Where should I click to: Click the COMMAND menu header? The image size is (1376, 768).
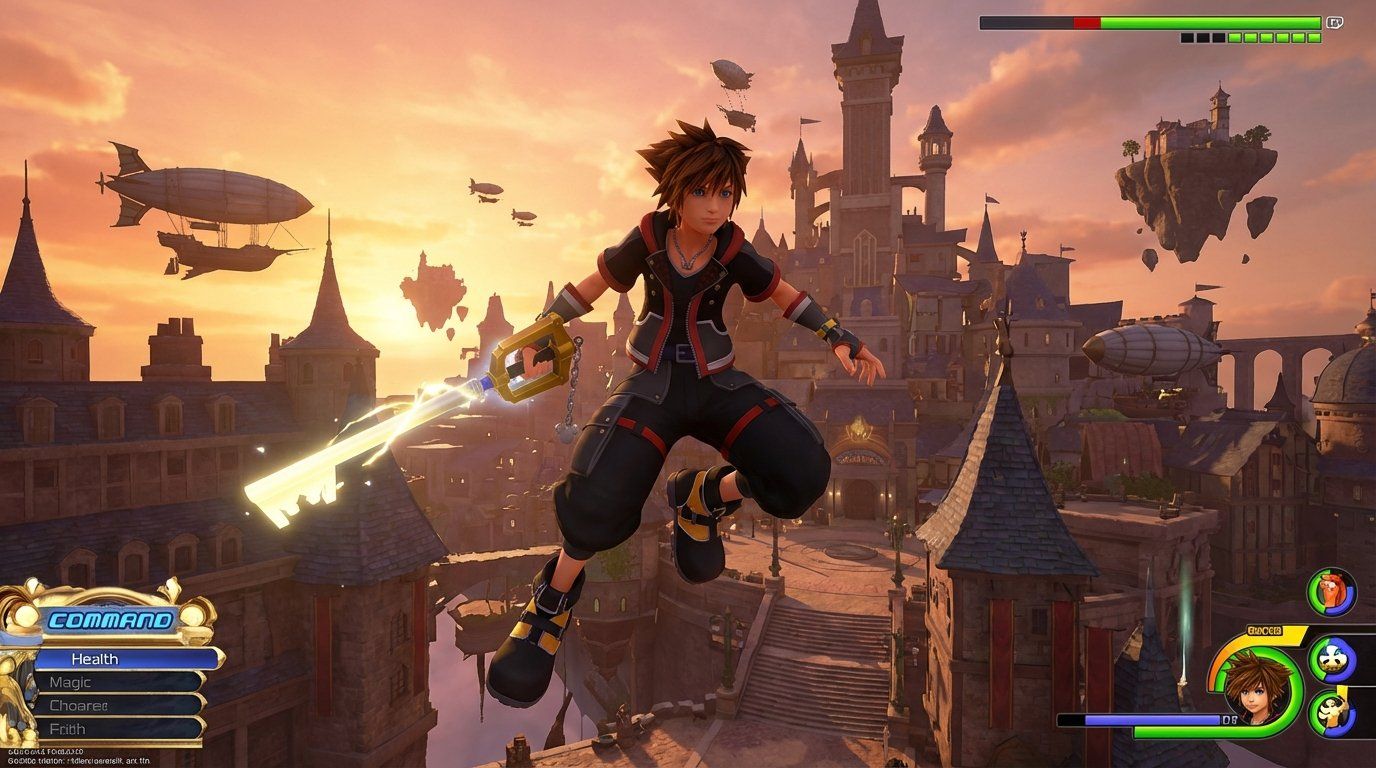pos(109,620)
